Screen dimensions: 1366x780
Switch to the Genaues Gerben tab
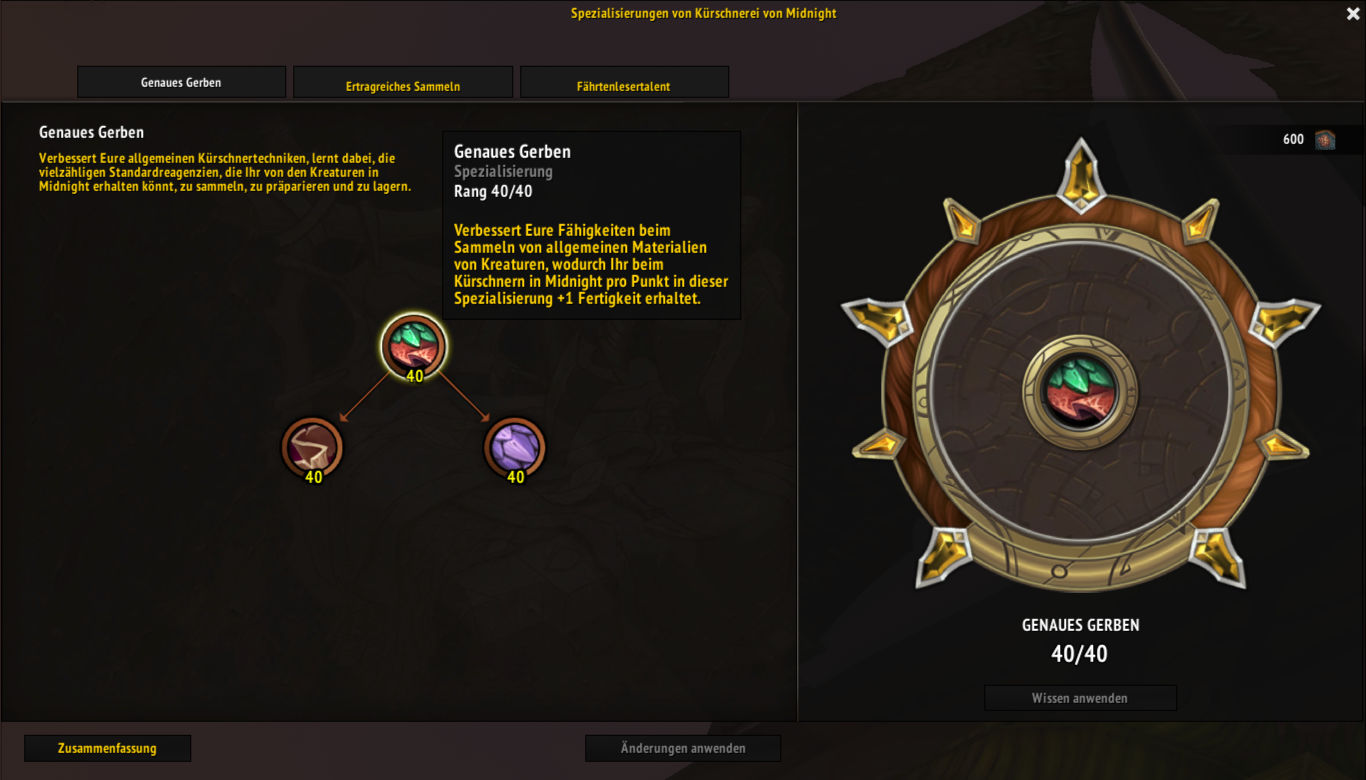(x=181, y=82)
